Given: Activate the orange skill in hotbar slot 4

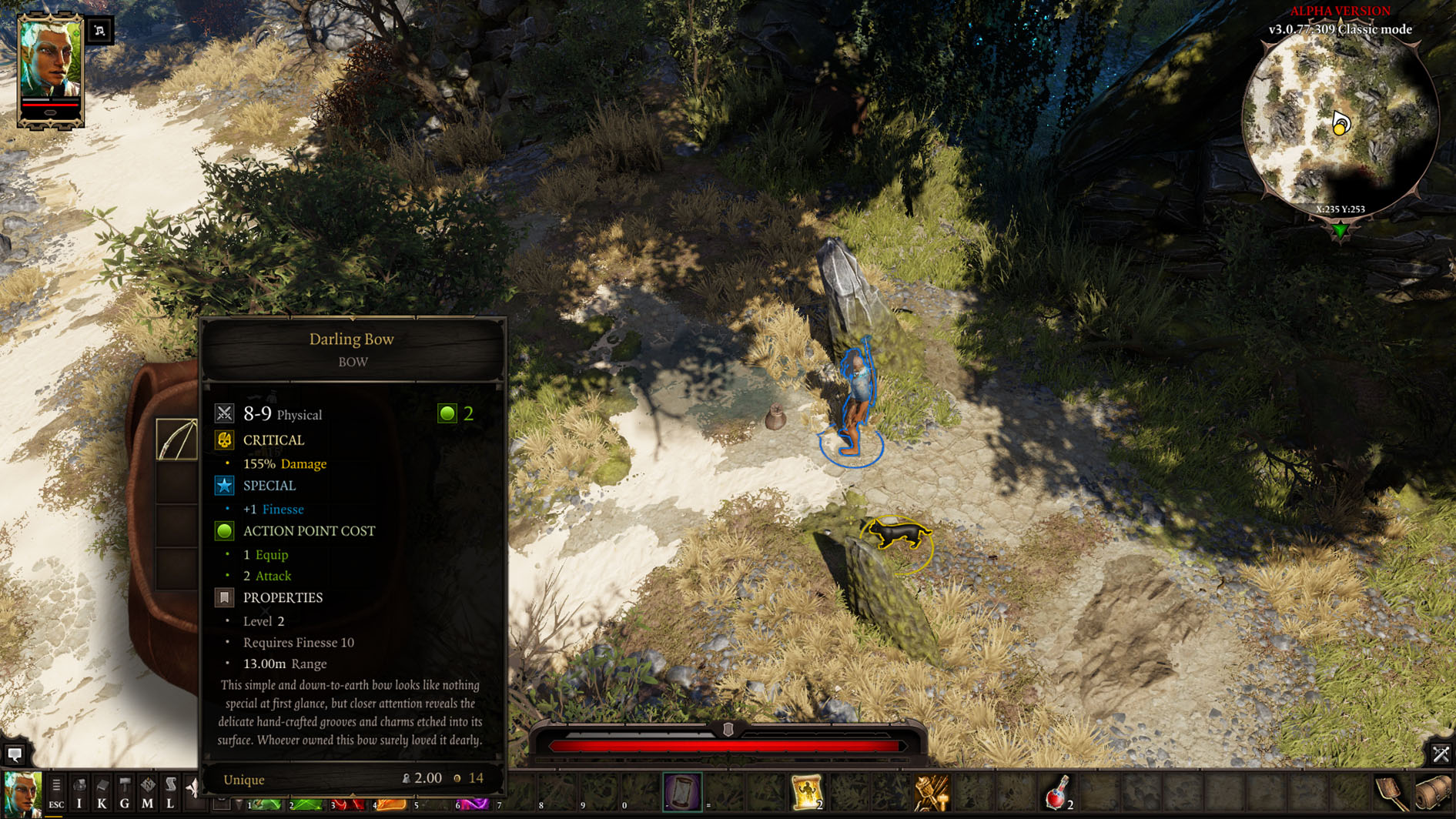Looking at the screenshot, I should (390, 804).
